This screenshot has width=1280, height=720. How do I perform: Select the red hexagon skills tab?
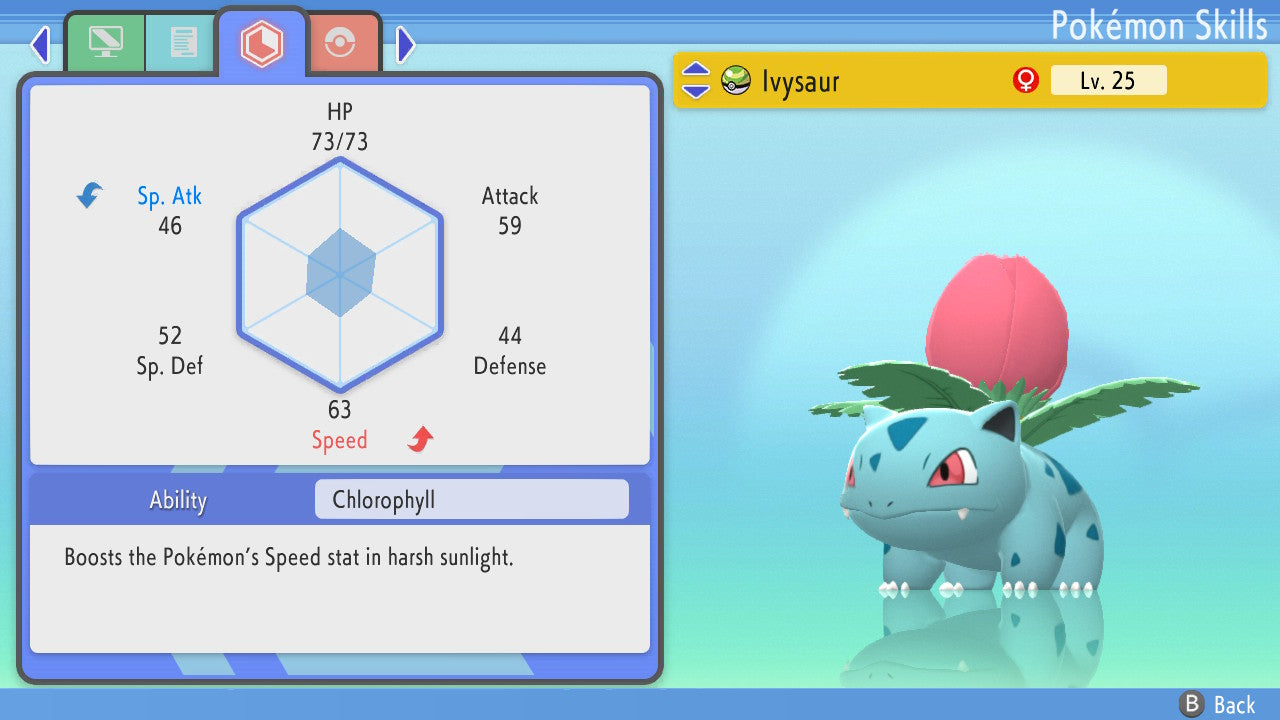[262, 42]
